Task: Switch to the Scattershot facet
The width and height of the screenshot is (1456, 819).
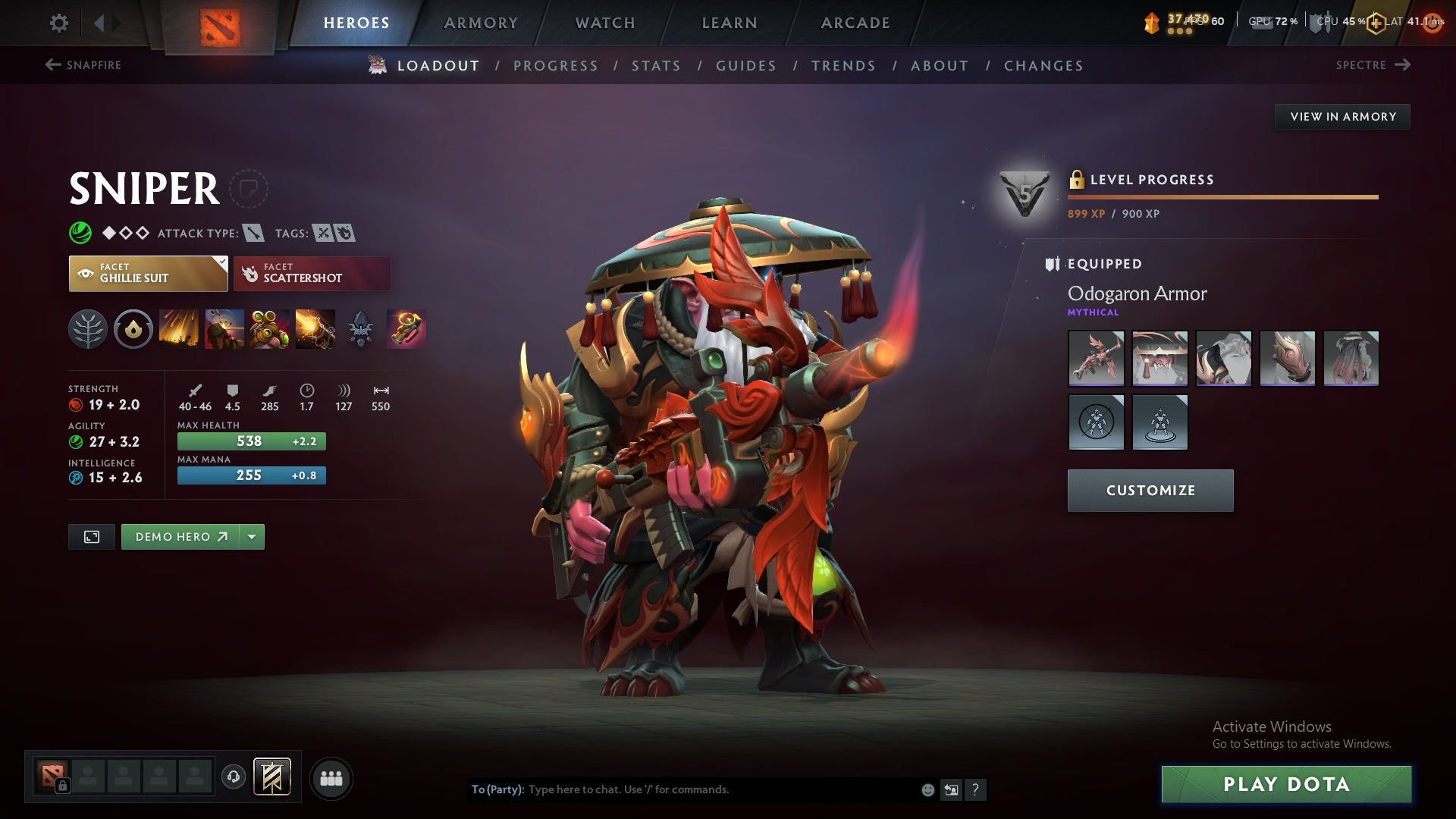Action: (x=312, y=274)
